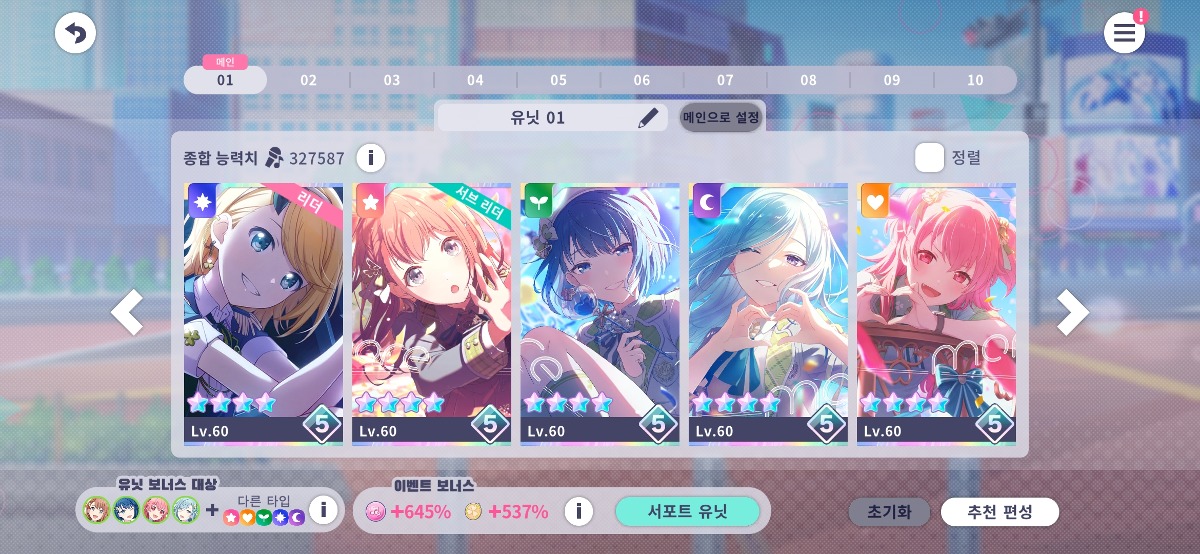Open the hamburger menu
Screen dimensions: 1200x554
[1124, 33]
